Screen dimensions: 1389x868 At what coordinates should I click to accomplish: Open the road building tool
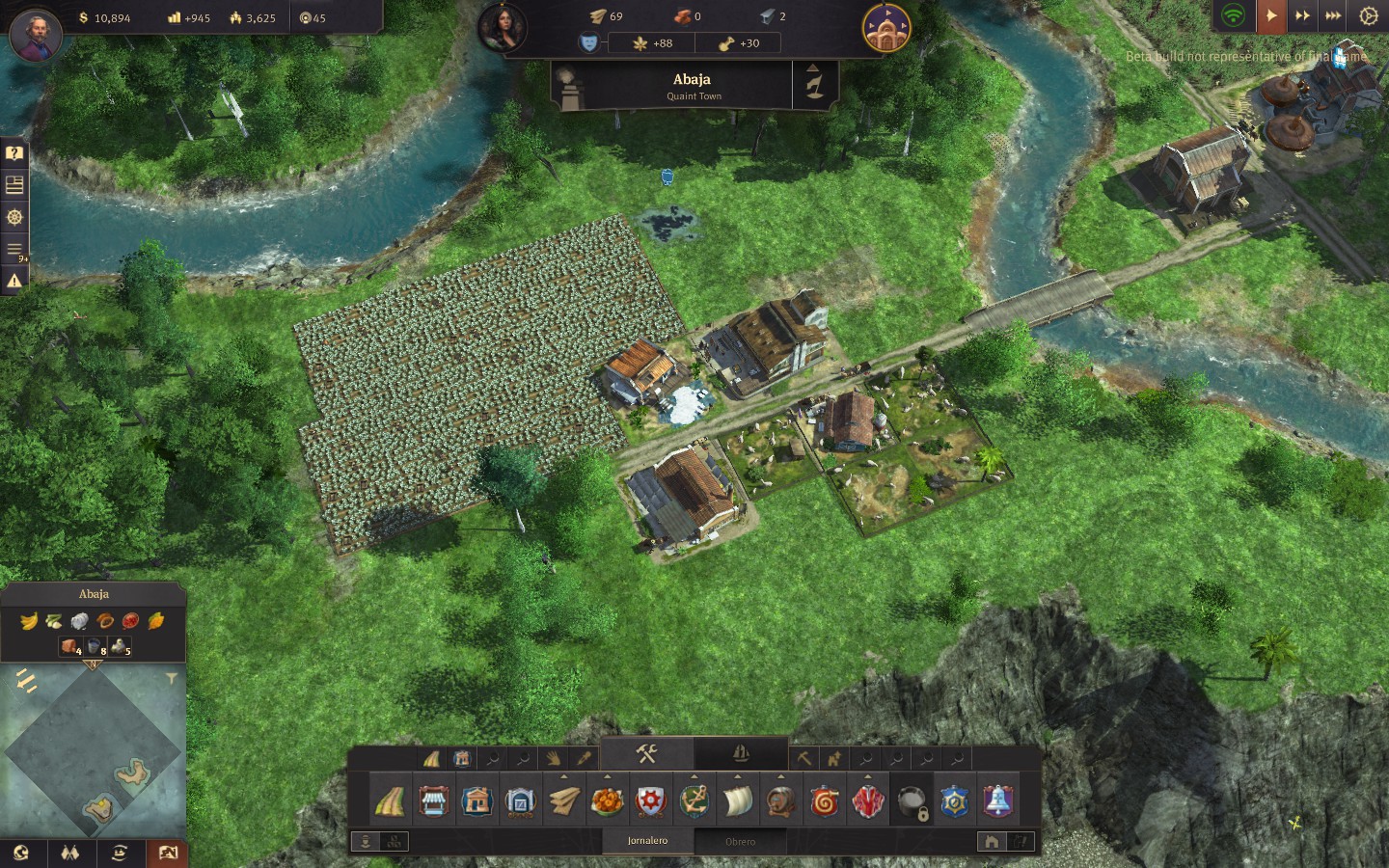[x=390, y=801]
